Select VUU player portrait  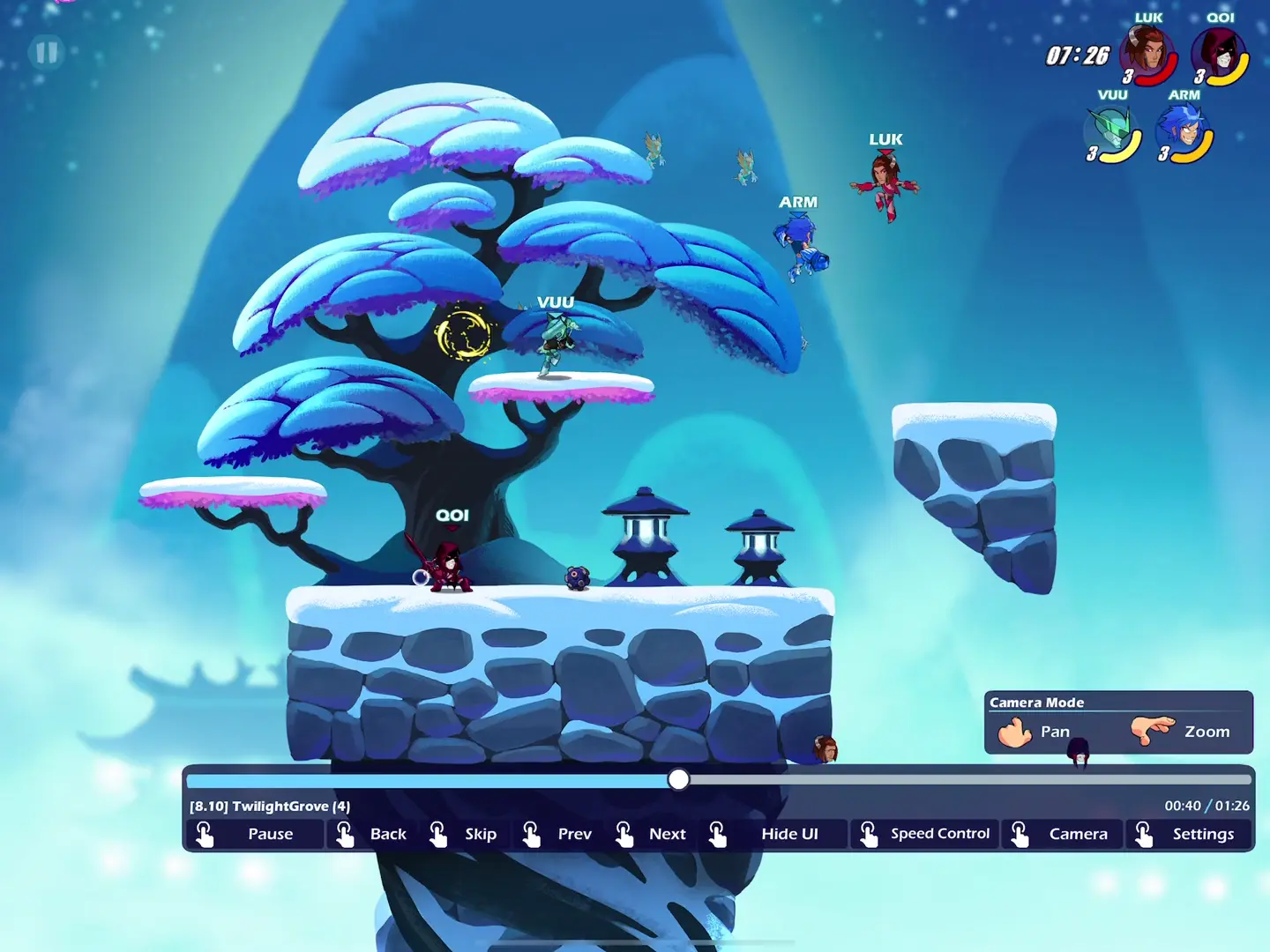1111,132
